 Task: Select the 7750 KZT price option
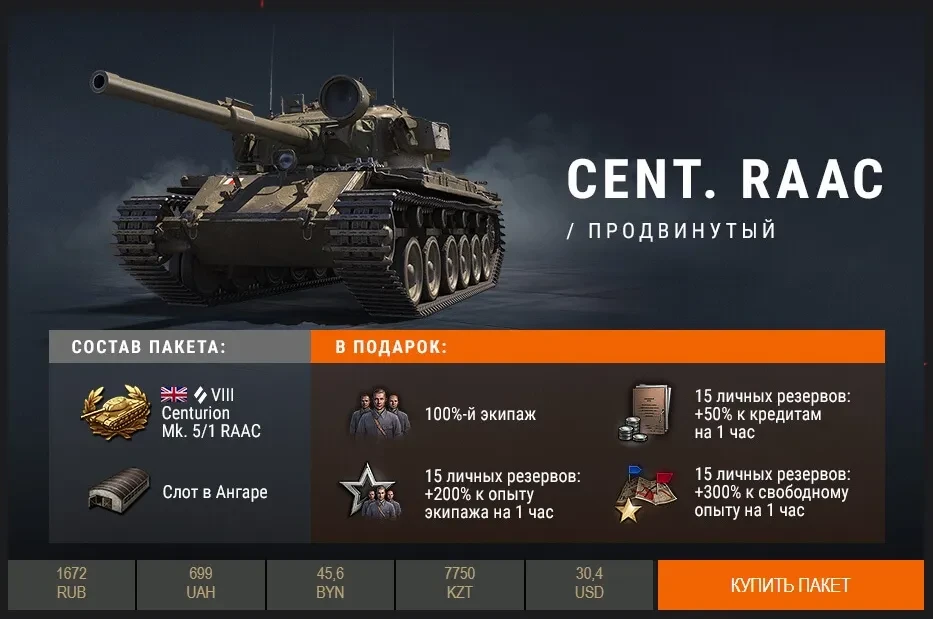point(460,584)
